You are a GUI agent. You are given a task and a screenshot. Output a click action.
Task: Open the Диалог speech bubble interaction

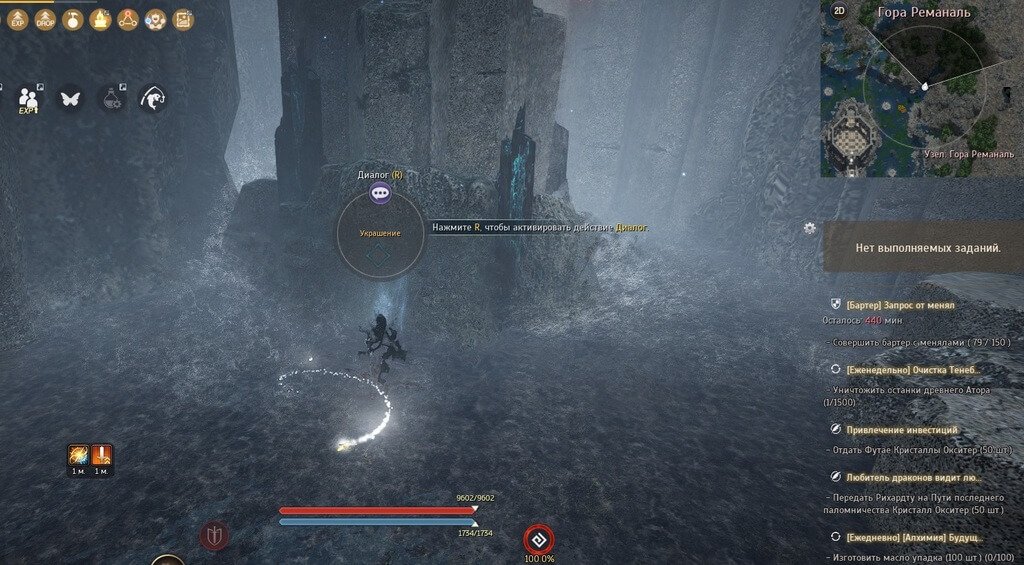click(380, 194)
